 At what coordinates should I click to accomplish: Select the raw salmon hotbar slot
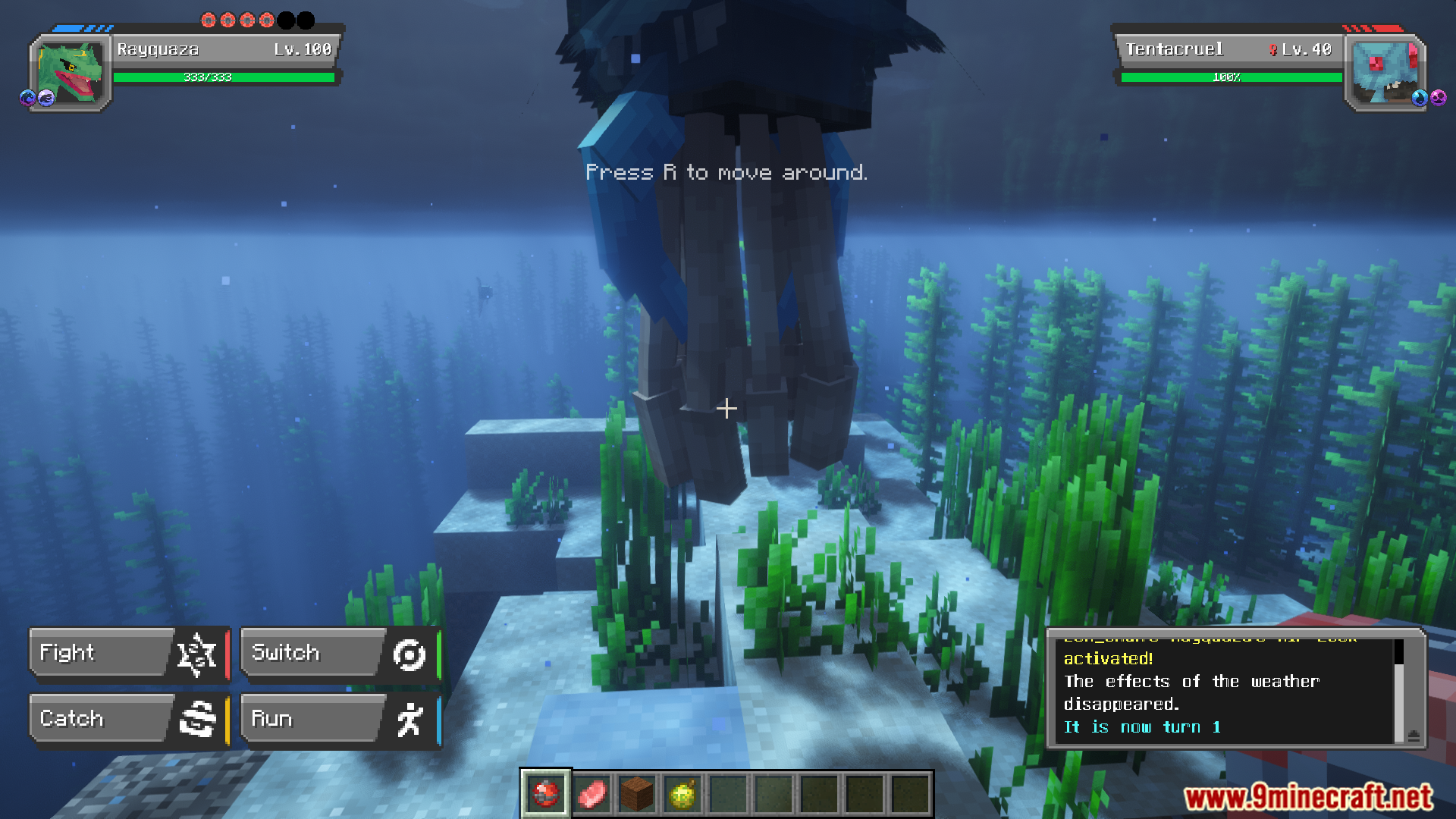click(591, 794)
